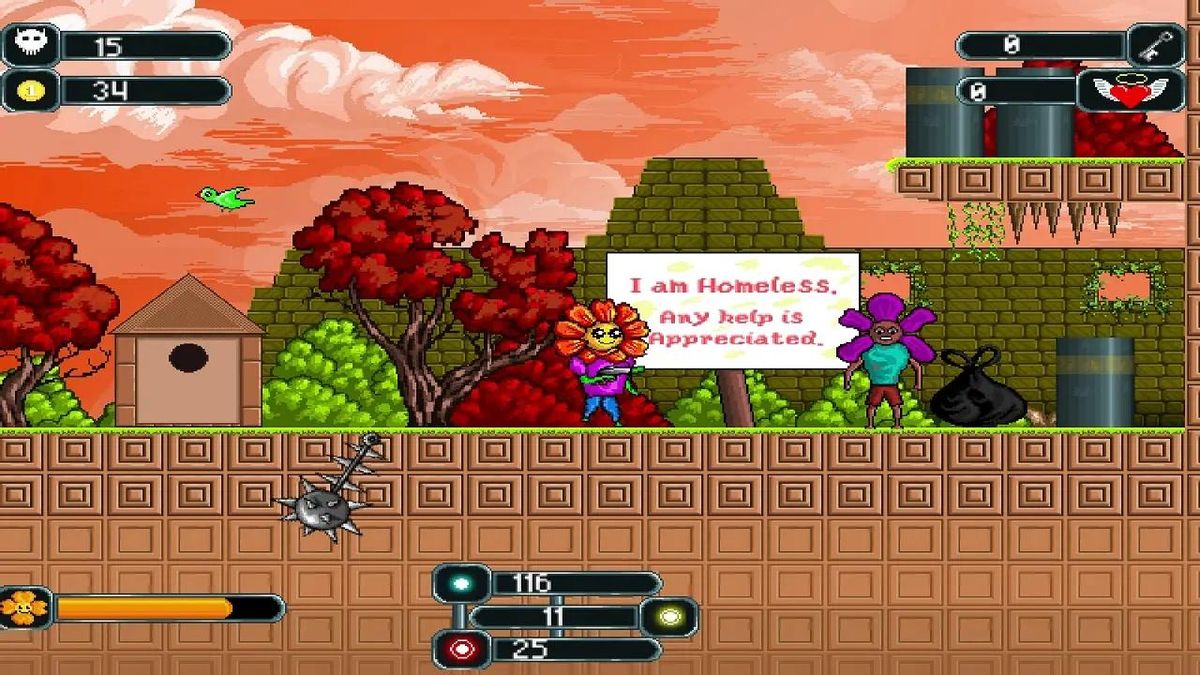The width and height of the screenshot is (1200, 675).
Task: Select the teal orb ammo icon
Action: click(461, 583)
